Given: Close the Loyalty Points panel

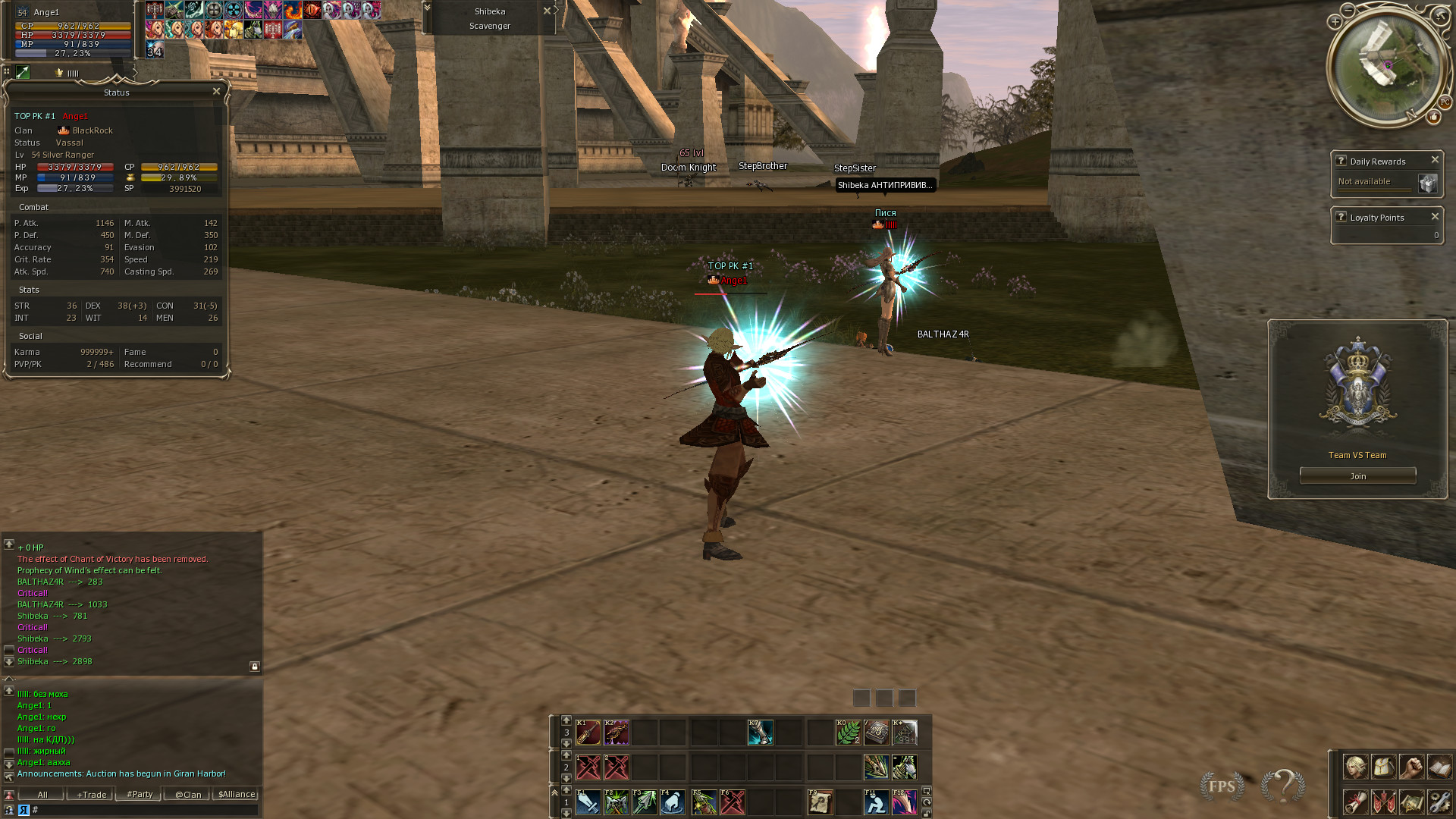Looking at the screenshot, I should (x=1435, y=217).
